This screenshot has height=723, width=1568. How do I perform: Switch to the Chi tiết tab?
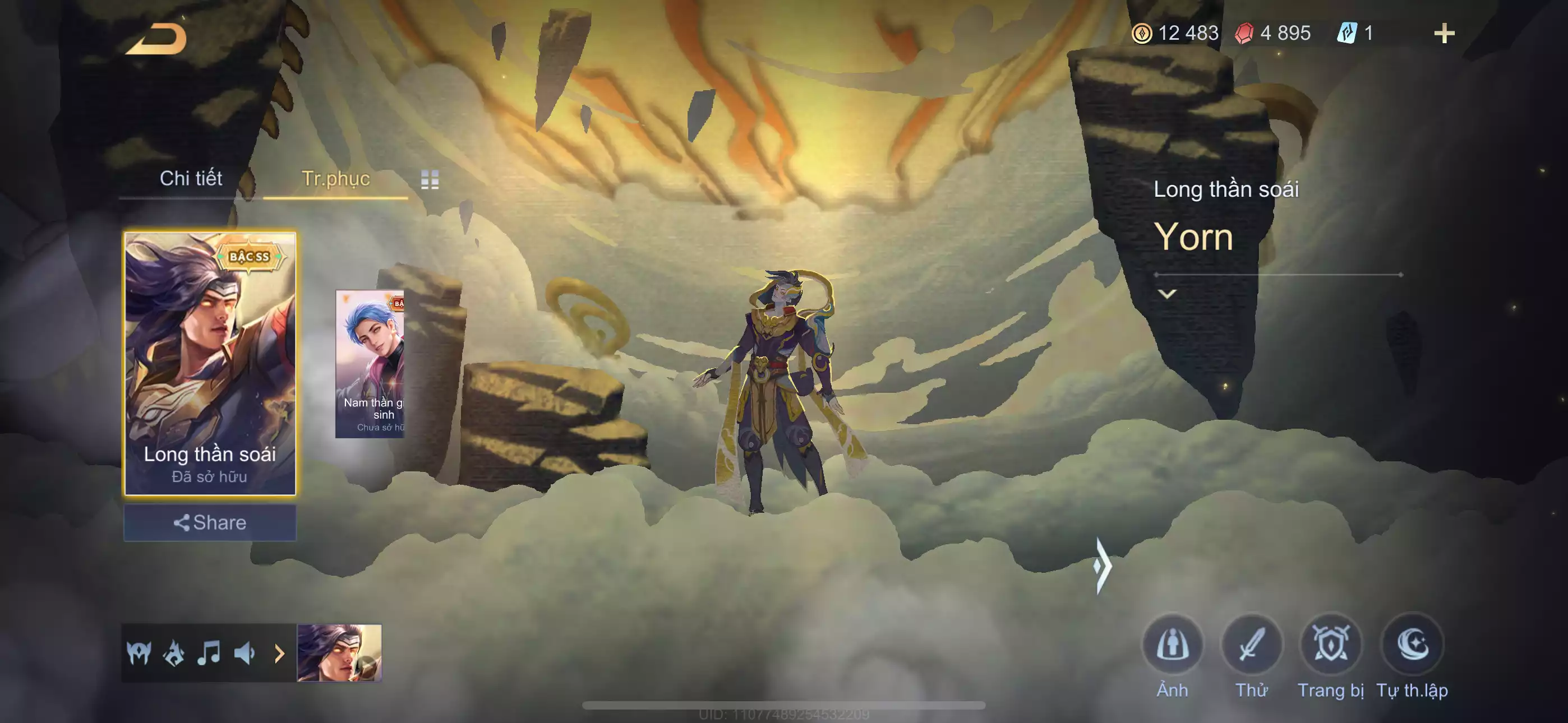click(191, 178)
